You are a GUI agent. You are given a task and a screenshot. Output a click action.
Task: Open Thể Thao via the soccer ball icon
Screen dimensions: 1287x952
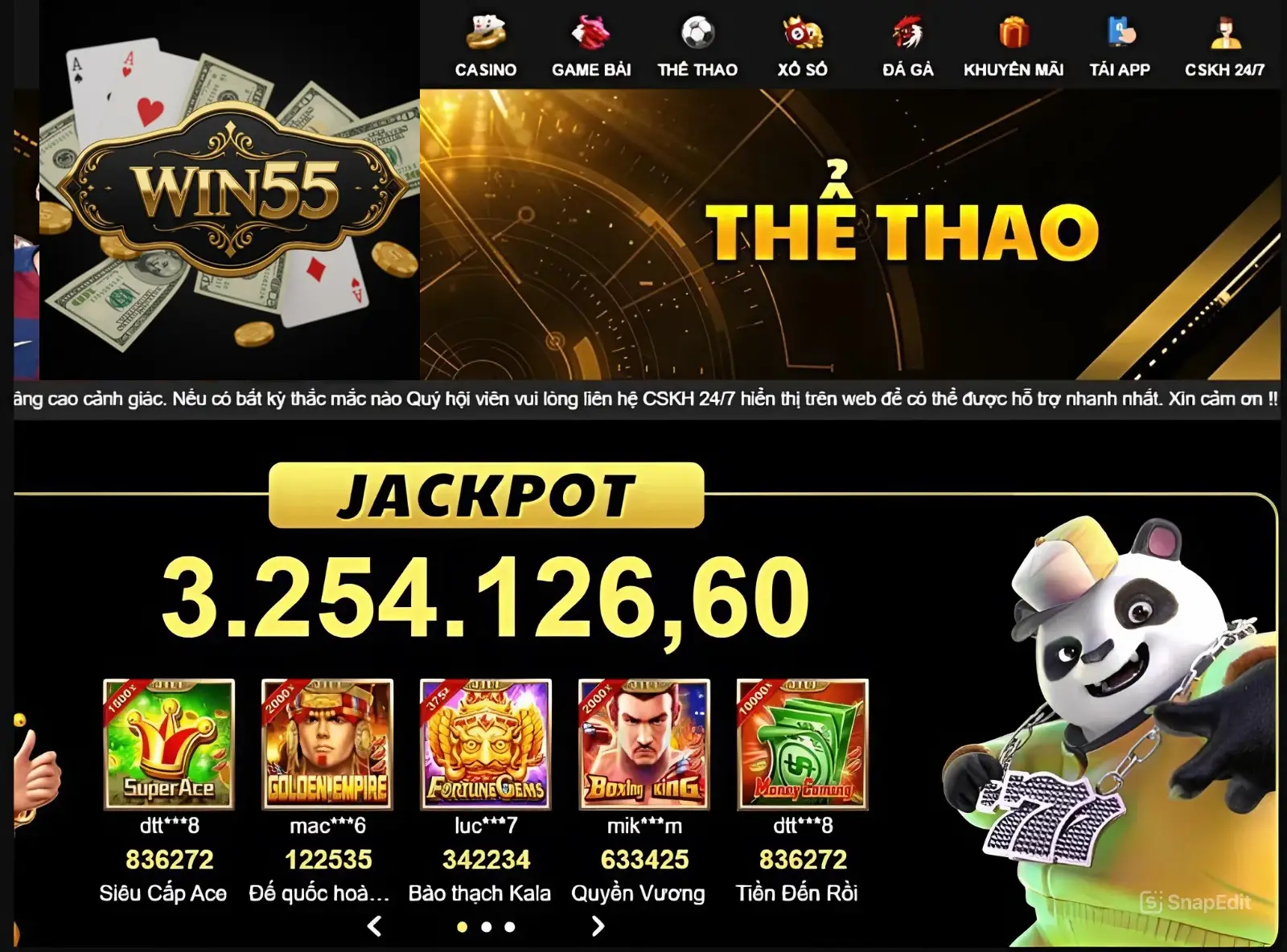tap(697, 34)
